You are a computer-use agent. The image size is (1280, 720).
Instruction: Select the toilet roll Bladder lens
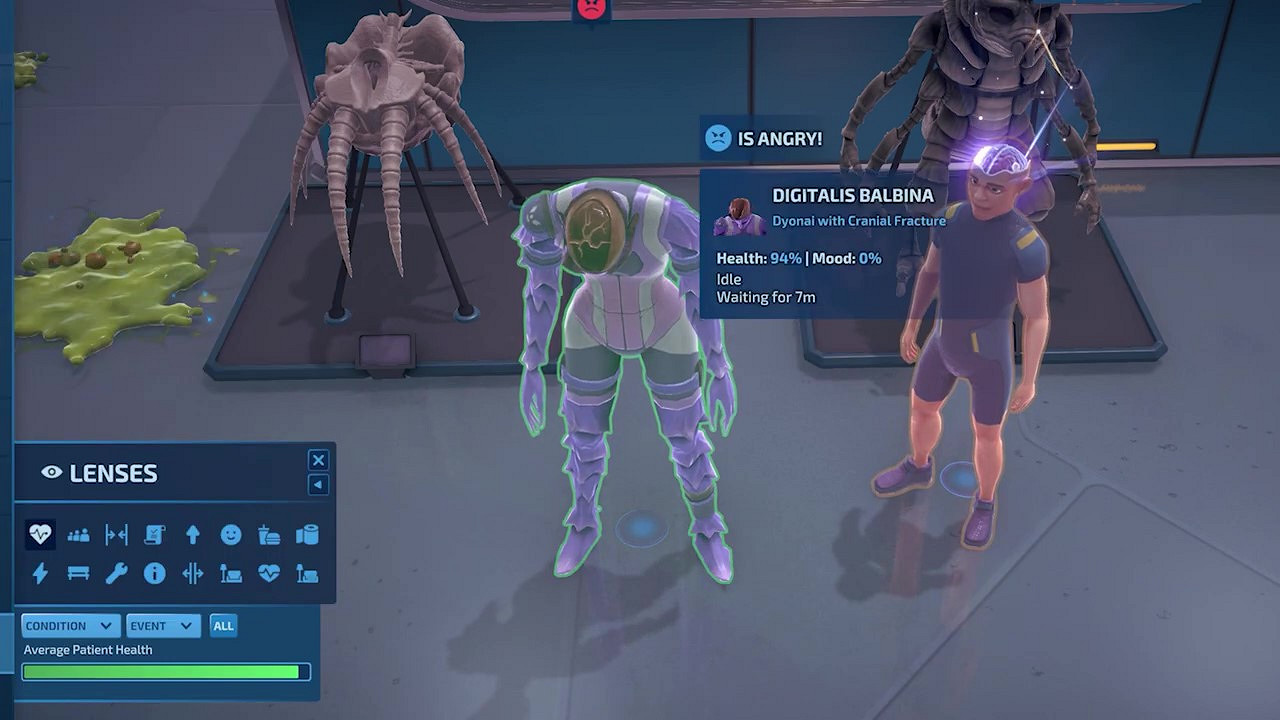click(x=307, y=534)
